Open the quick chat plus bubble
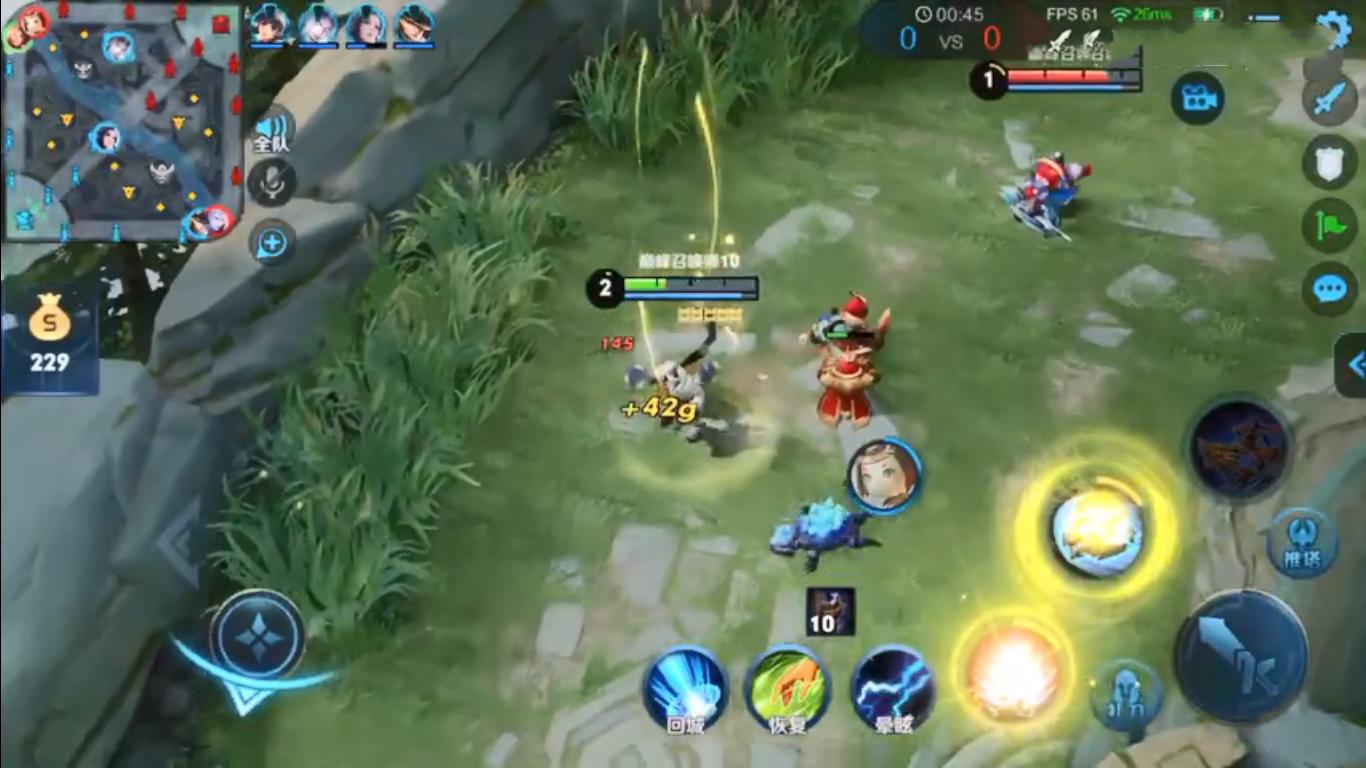 click(272, 242)
